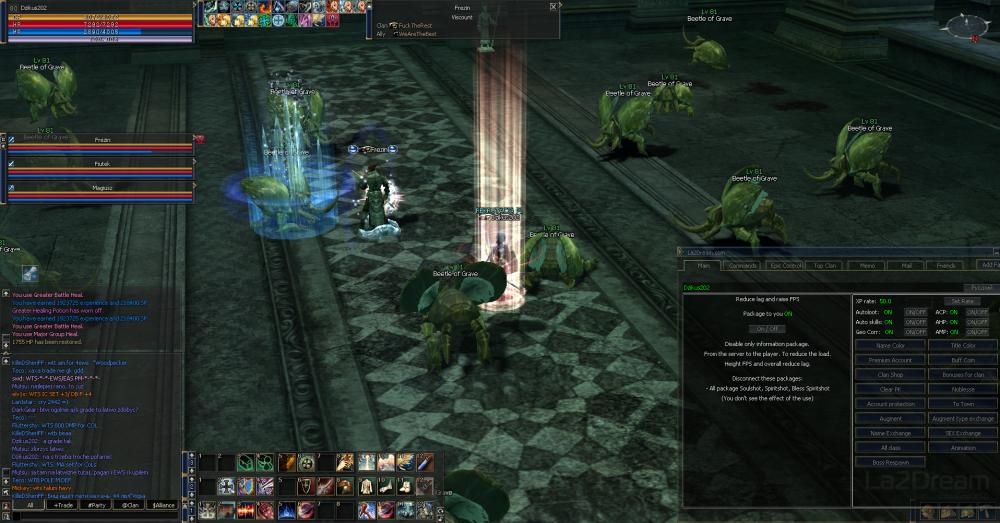Click the Set Rate button
This screenshot has height=523, width=1000.
tap(962, 301)
